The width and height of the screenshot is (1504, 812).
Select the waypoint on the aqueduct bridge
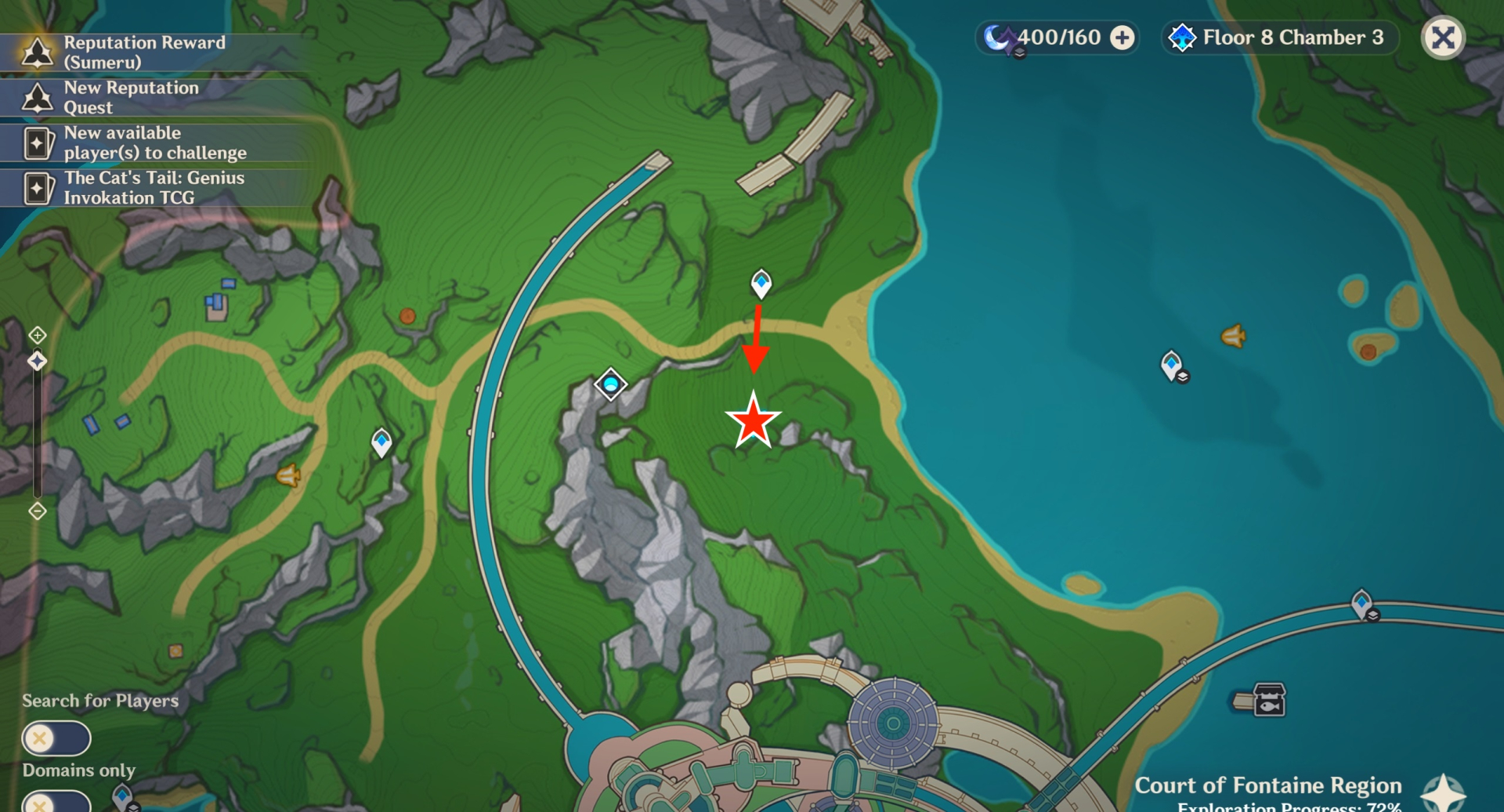(x=1362, y=604)
